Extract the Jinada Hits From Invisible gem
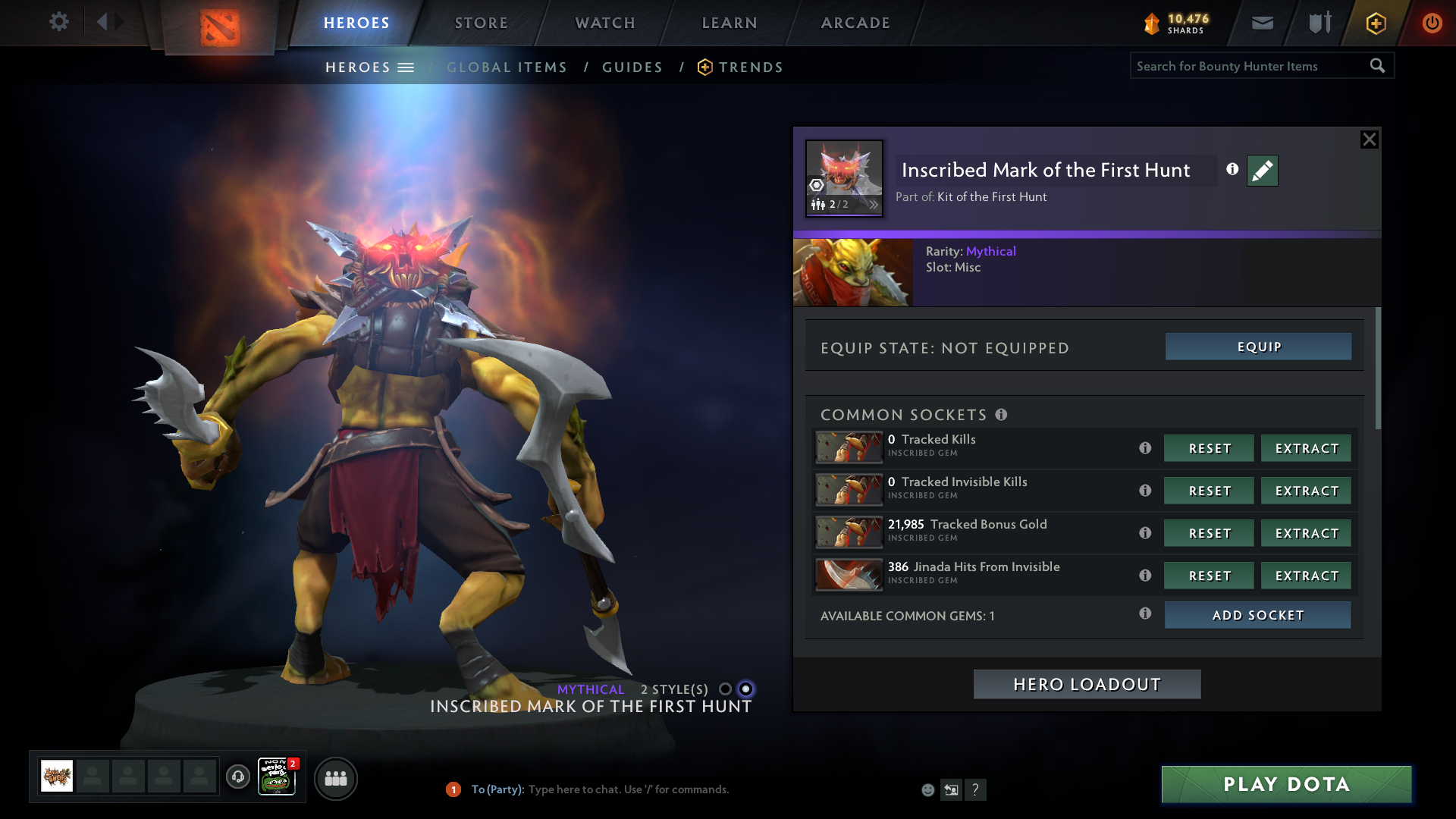This screenshot has height=819, width=1456. click(1306, 576)
